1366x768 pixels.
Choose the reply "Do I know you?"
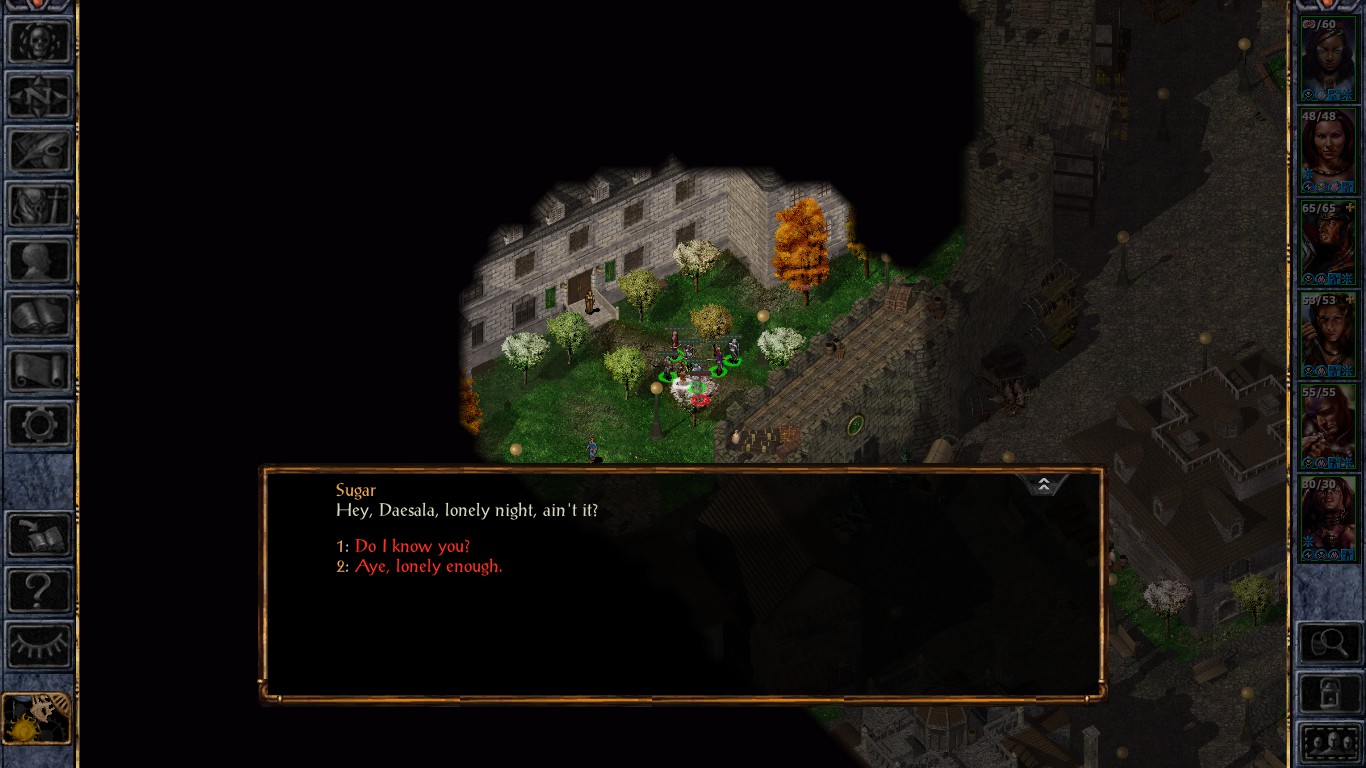(x=412, y=546)
